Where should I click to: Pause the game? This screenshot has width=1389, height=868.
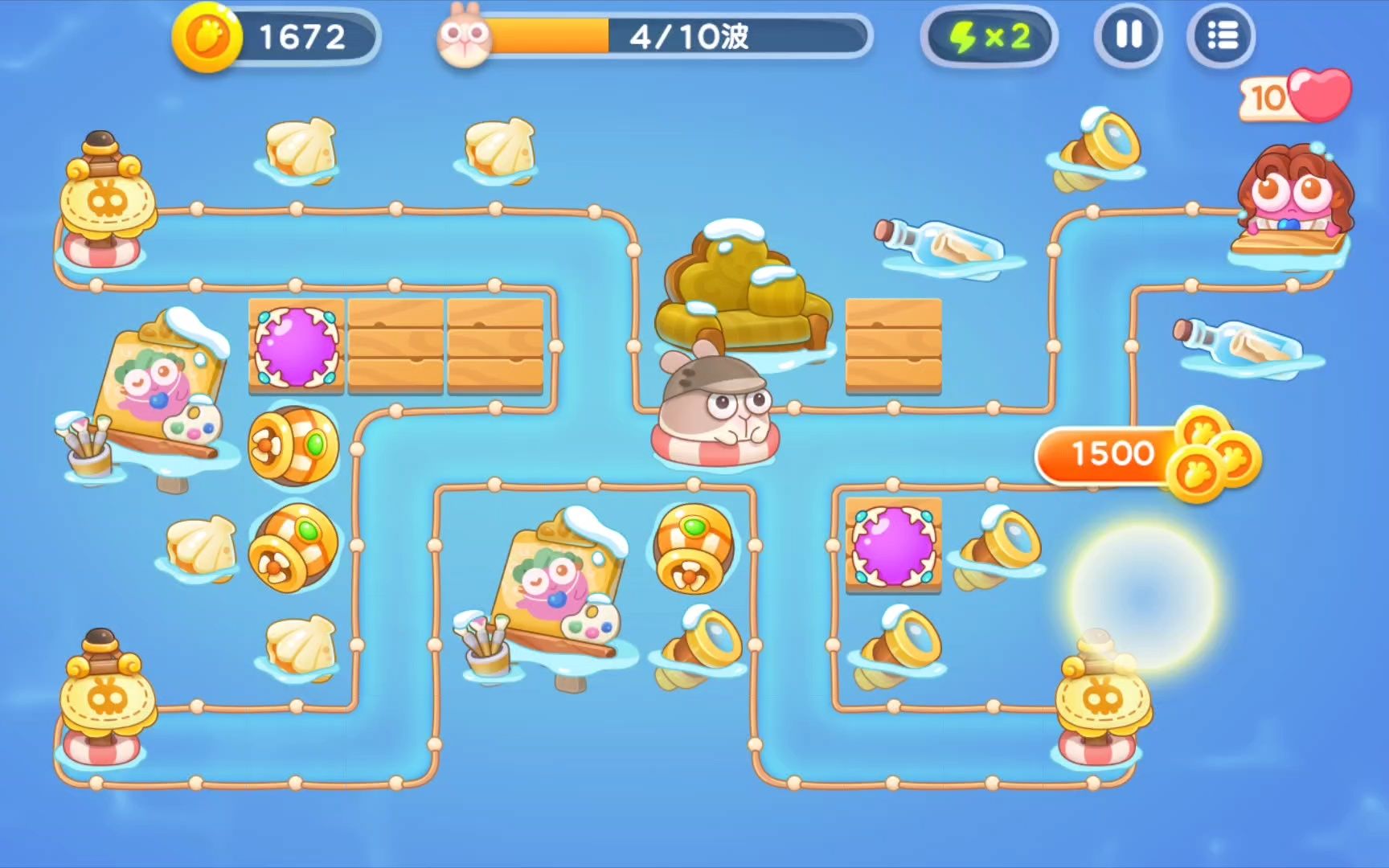1128,36
